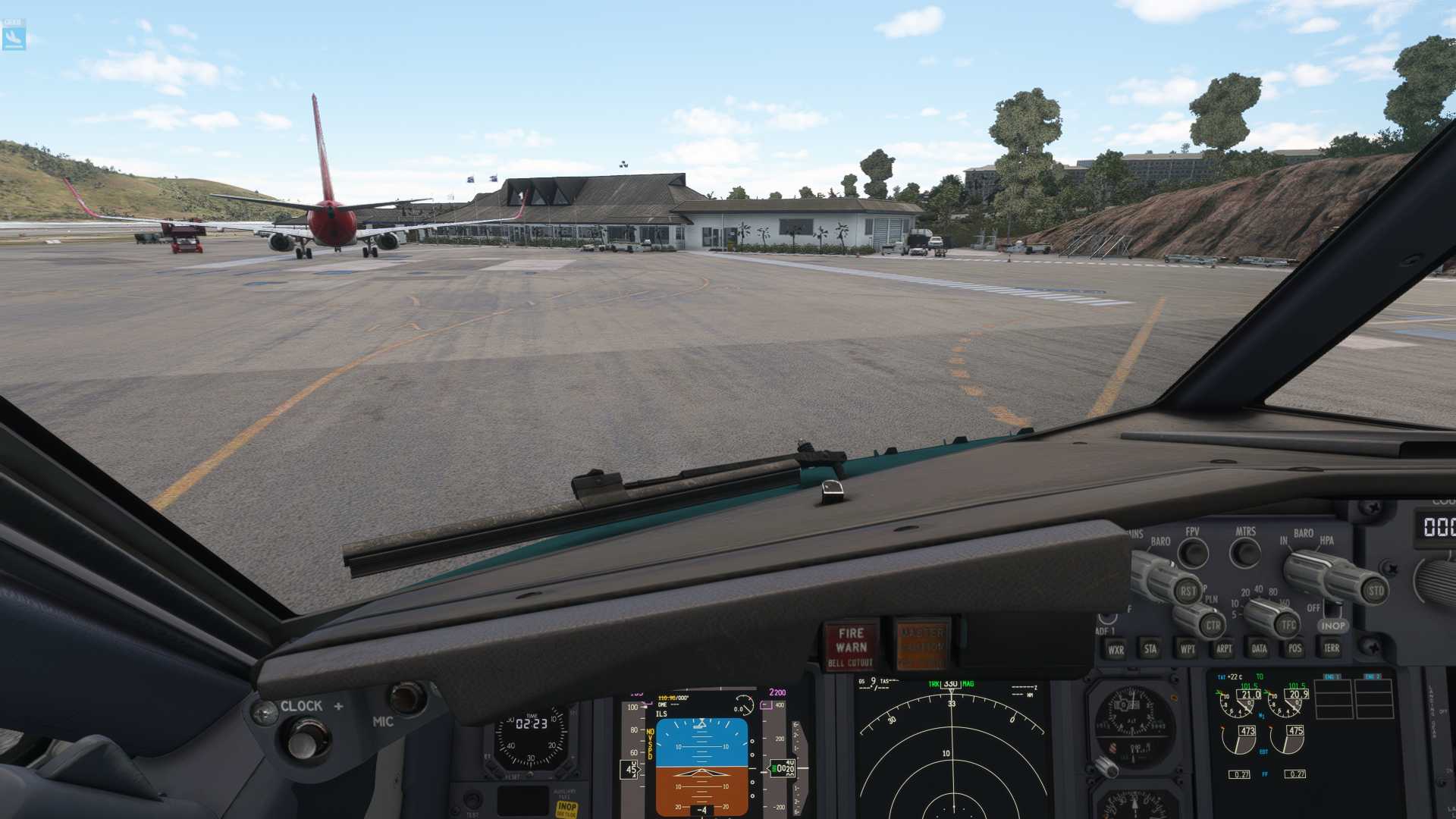Show airports with the ARPT button
This screenshot has width=1456, height=819.
1224,648
